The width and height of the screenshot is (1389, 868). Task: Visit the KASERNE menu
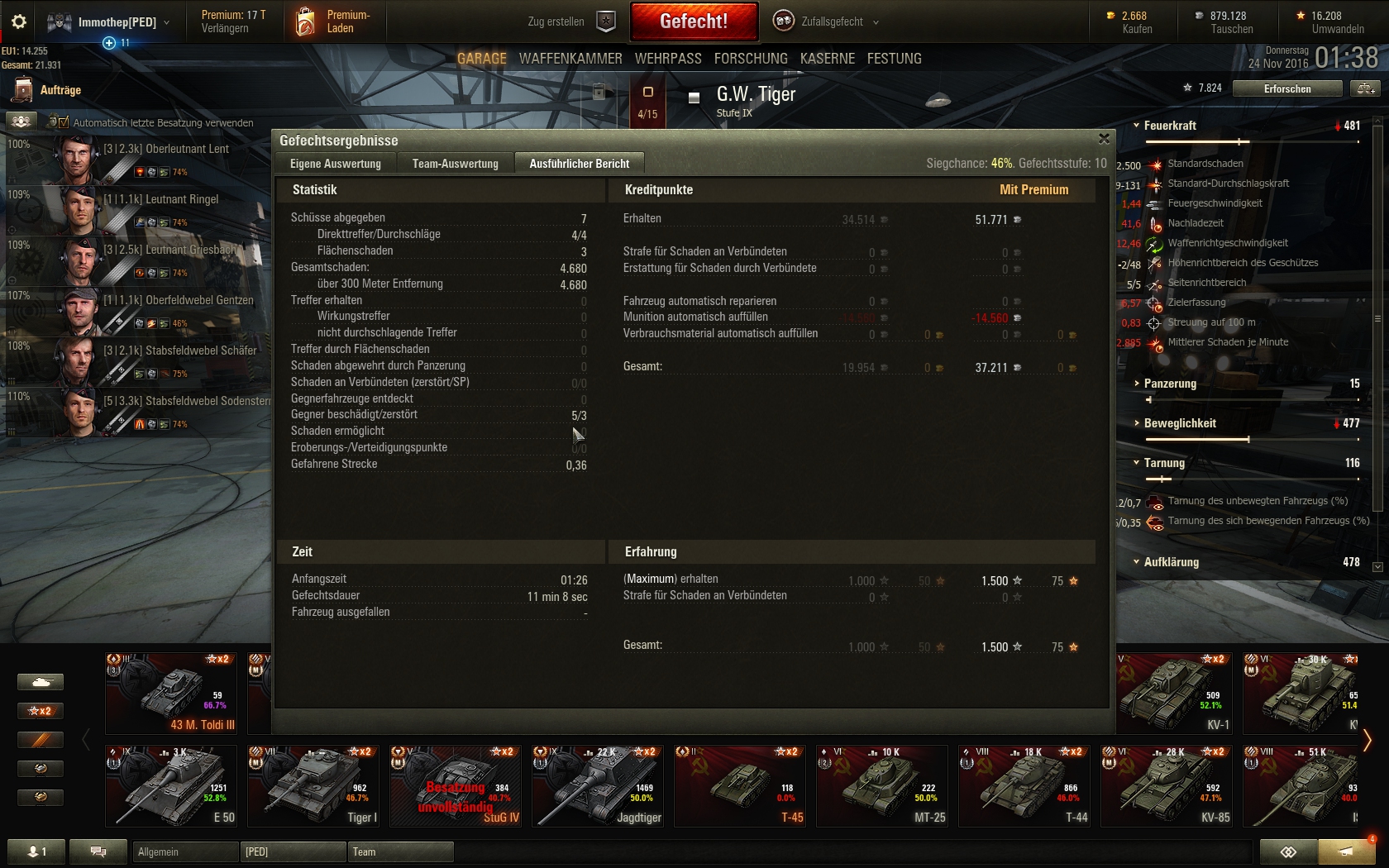pos(827,59)
